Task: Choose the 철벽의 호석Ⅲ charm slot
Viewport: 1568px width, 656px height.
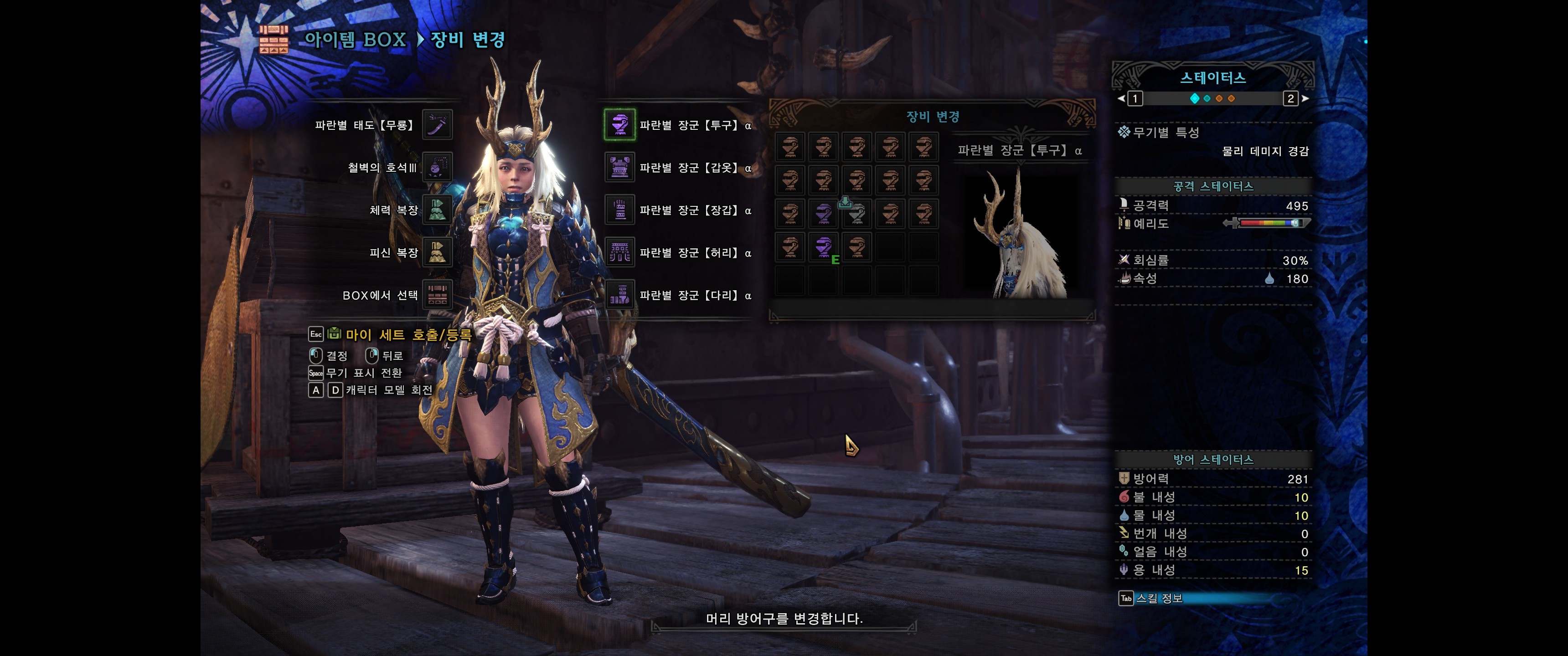Action: tap(437, 167)
